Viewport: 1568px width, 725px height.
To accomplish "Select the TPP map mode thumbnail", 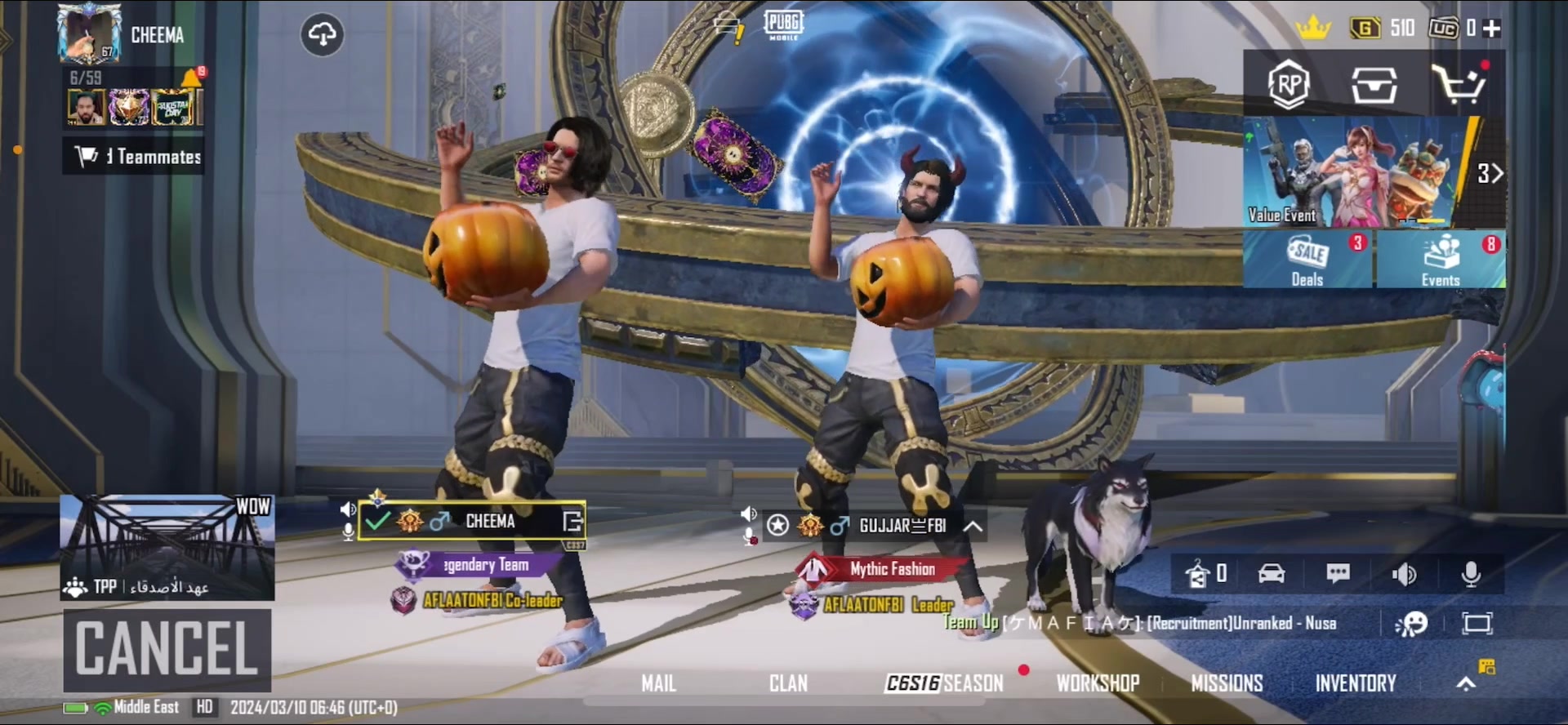I will click(x=167, y=547).
